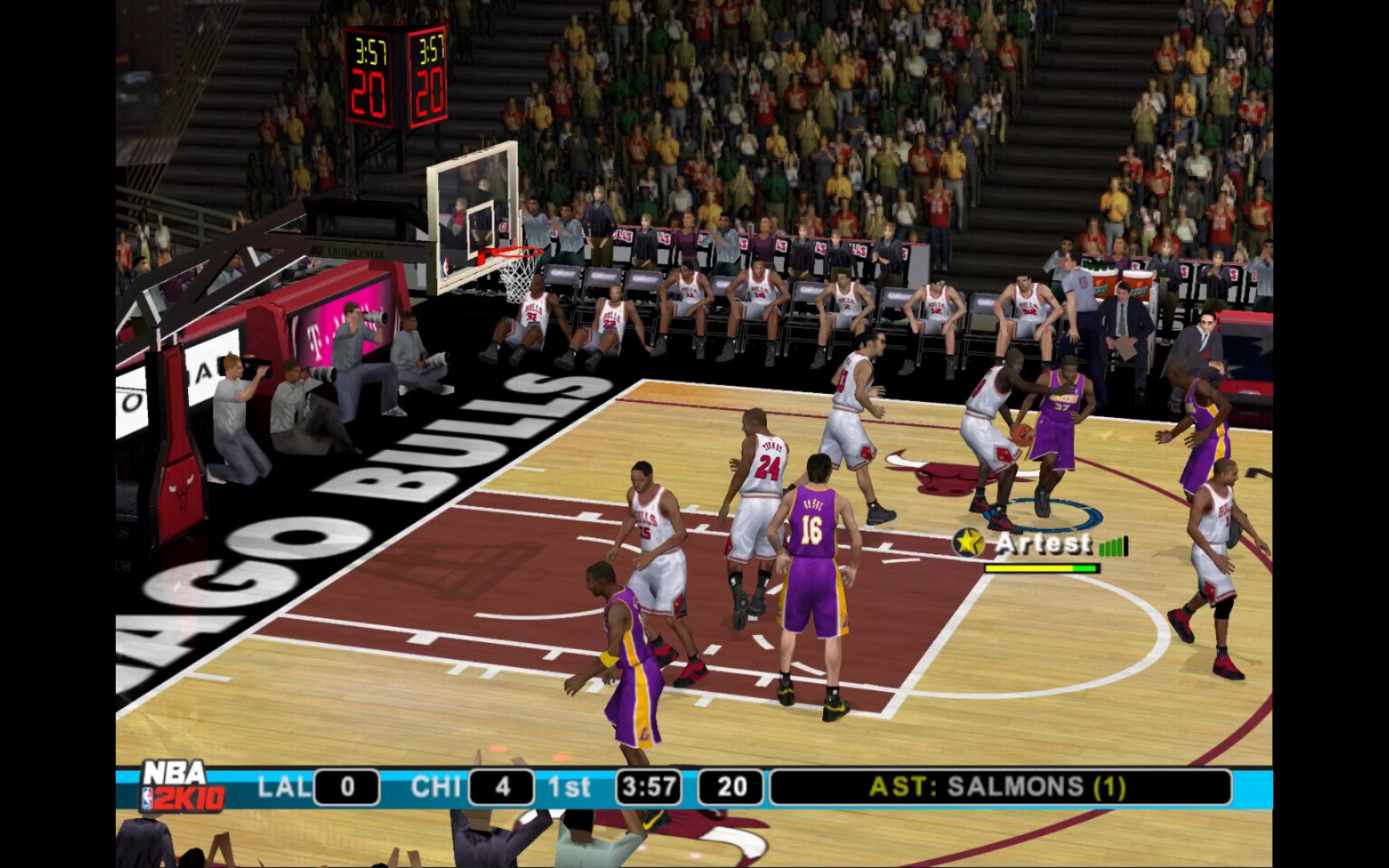The image size is (1389, 868).
Task: Click the LAL score box showing 0
Action: tap(347, 788)
